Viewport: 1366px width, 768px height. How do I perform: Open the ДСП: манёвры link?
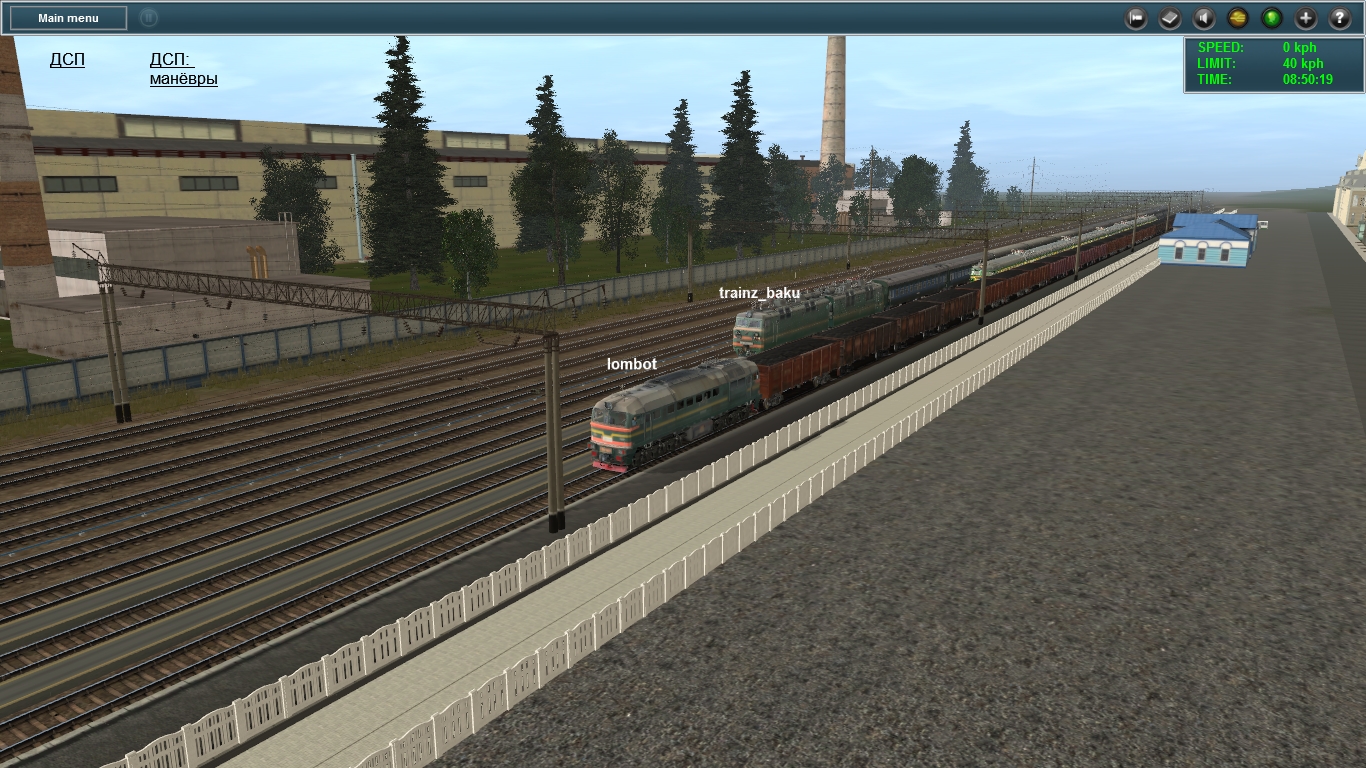pos(183,69)
